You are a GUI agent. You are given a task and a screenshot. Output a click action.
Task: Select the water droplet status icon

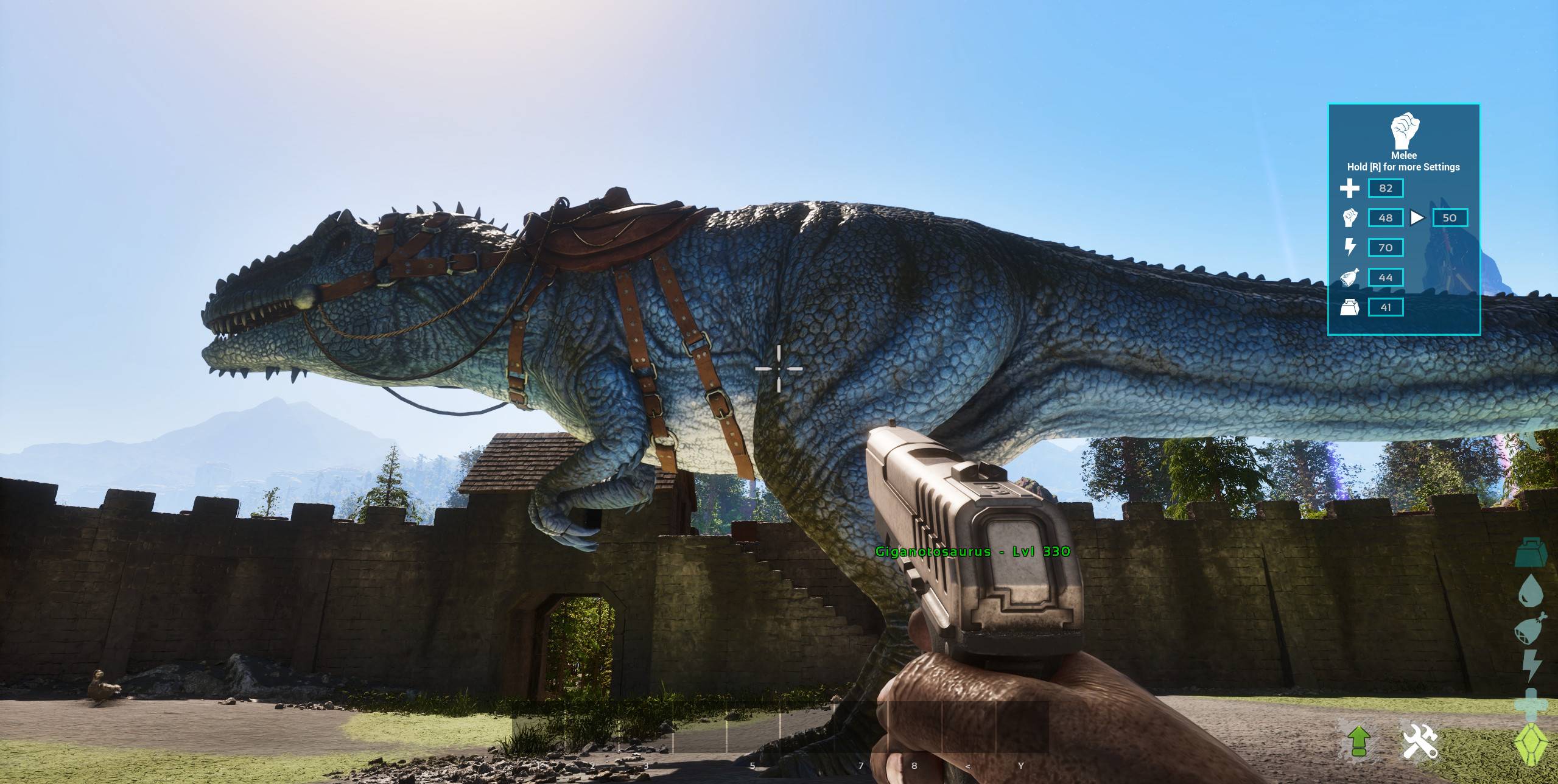(1529, 592)
